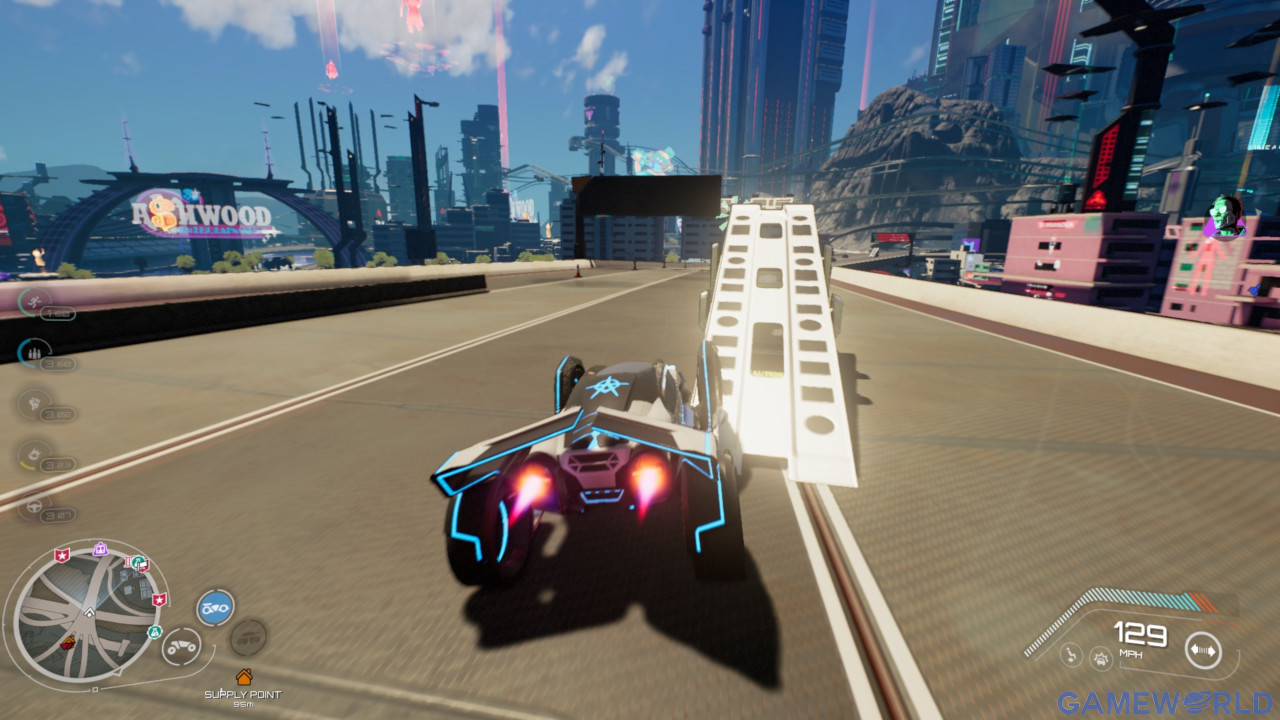Click the ejector seat icon beside the speedometer
This screenshot has height=720, width=1280.
1072,655
